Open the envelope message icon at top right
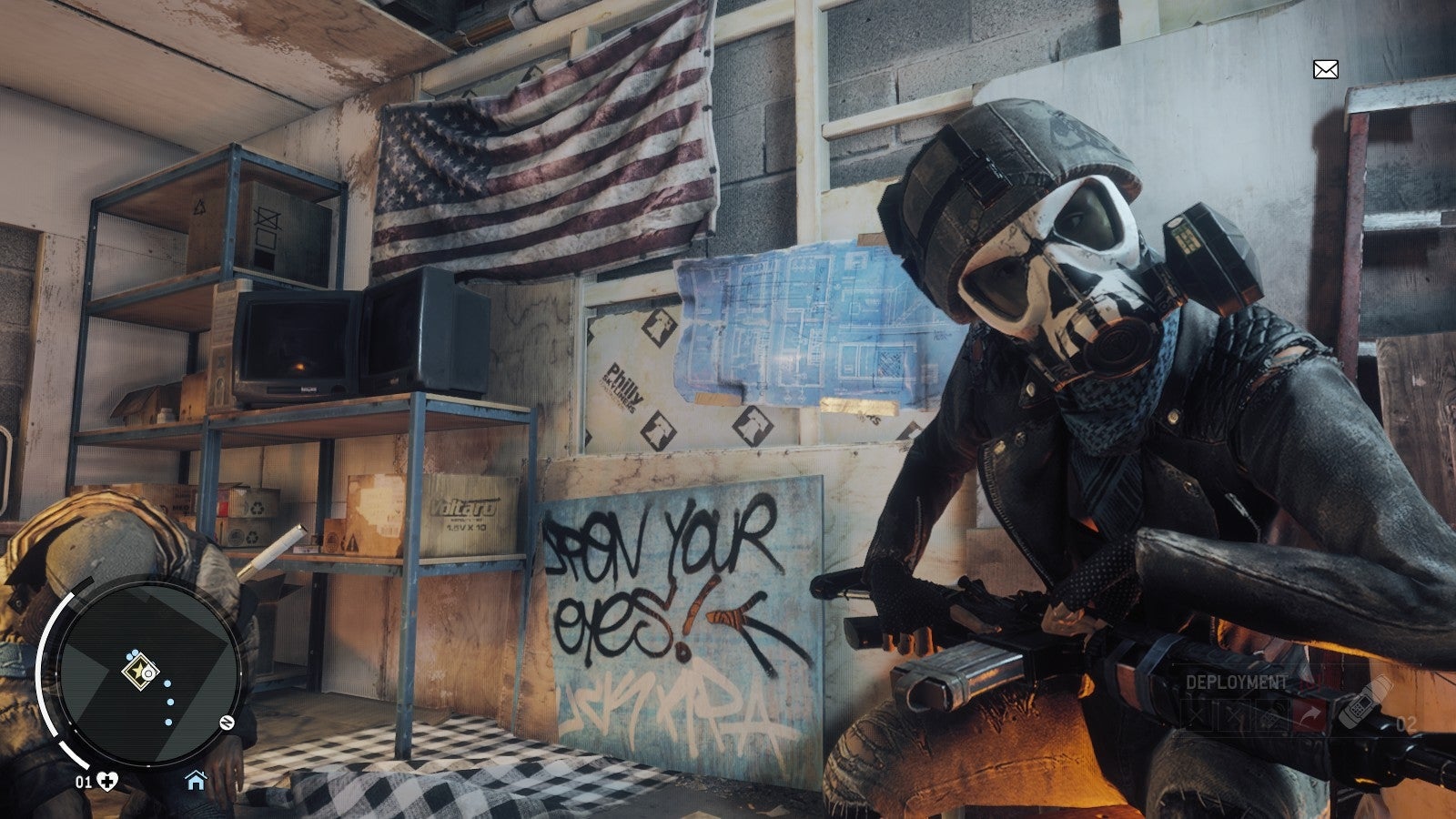 click(x=1324, y=67)
